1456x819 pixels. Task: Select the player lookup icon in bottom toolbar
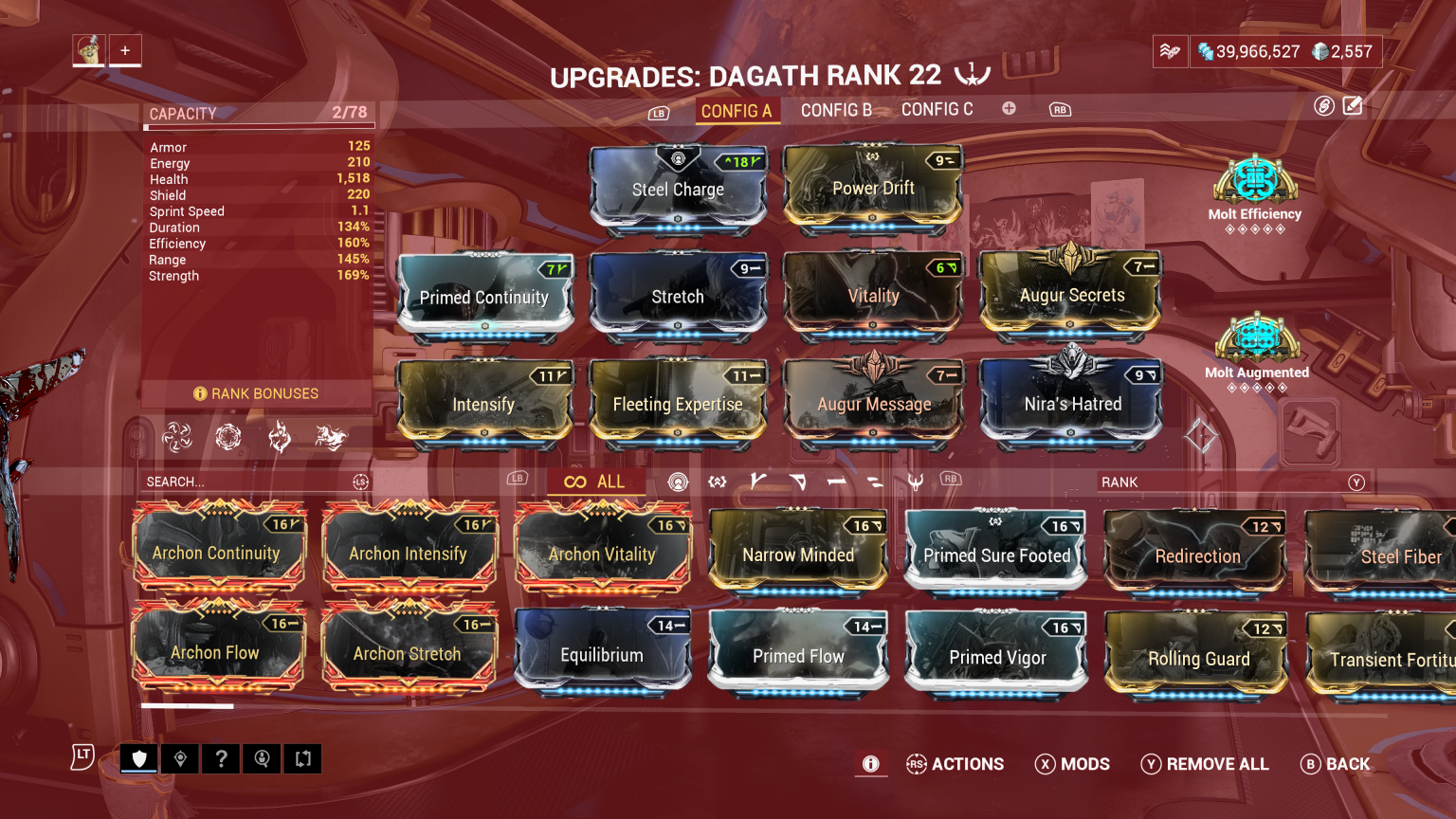click(262, 758)
